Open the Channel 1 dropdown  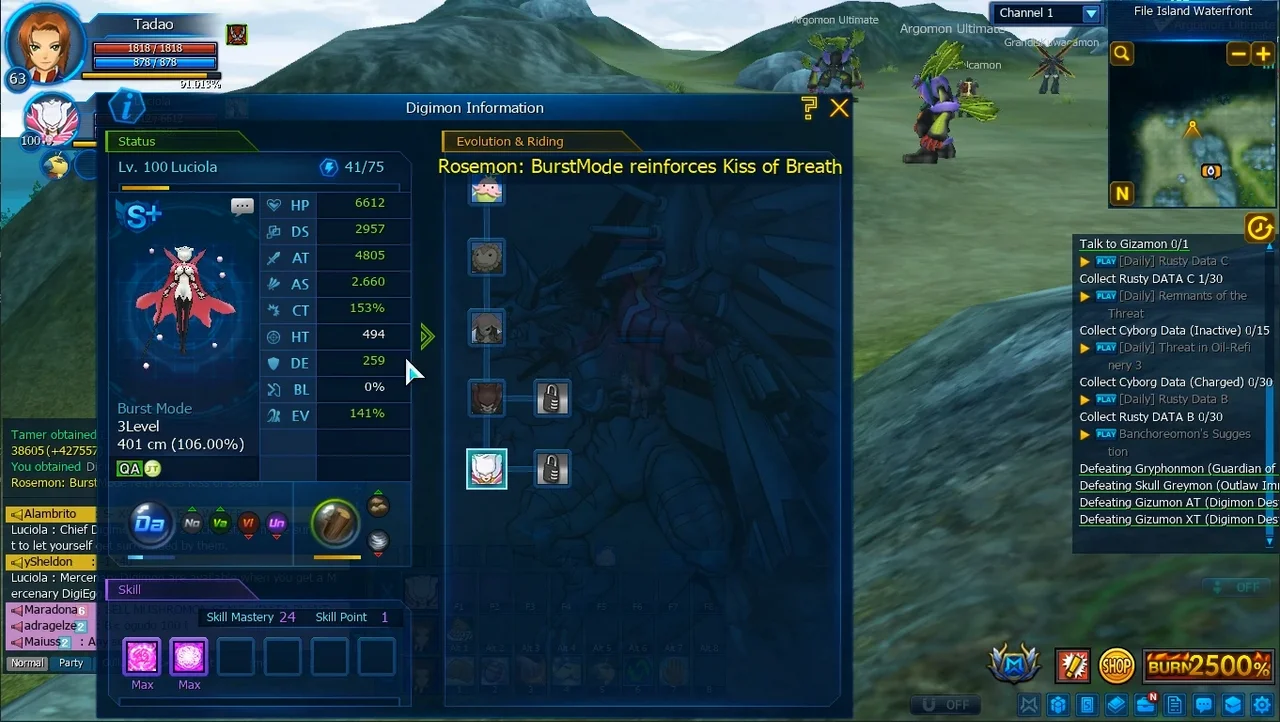pos(1091,14)
